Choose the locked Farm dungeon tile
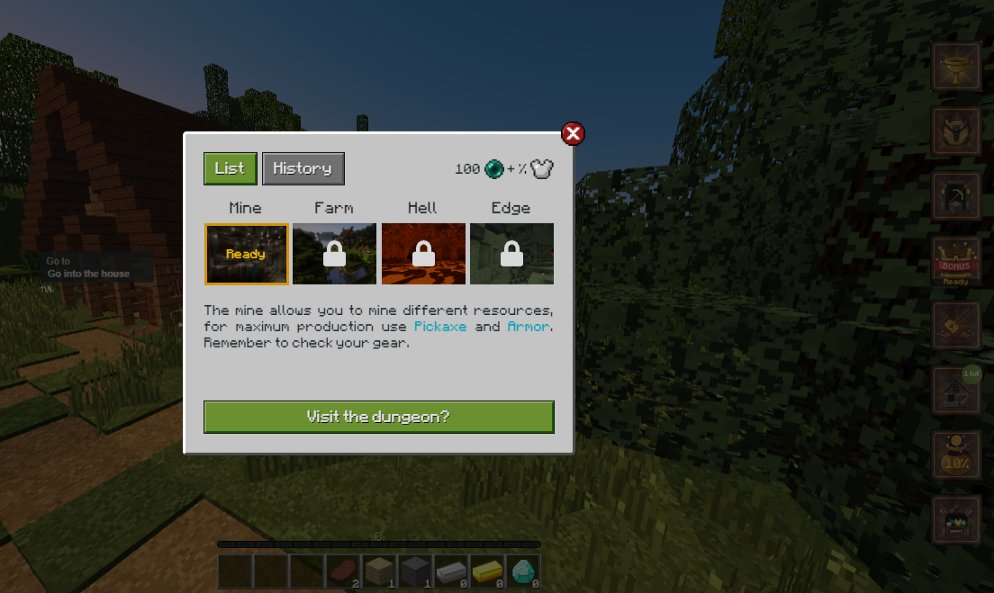This screenshot has height=593, width=994. click(x=334, y=254)
